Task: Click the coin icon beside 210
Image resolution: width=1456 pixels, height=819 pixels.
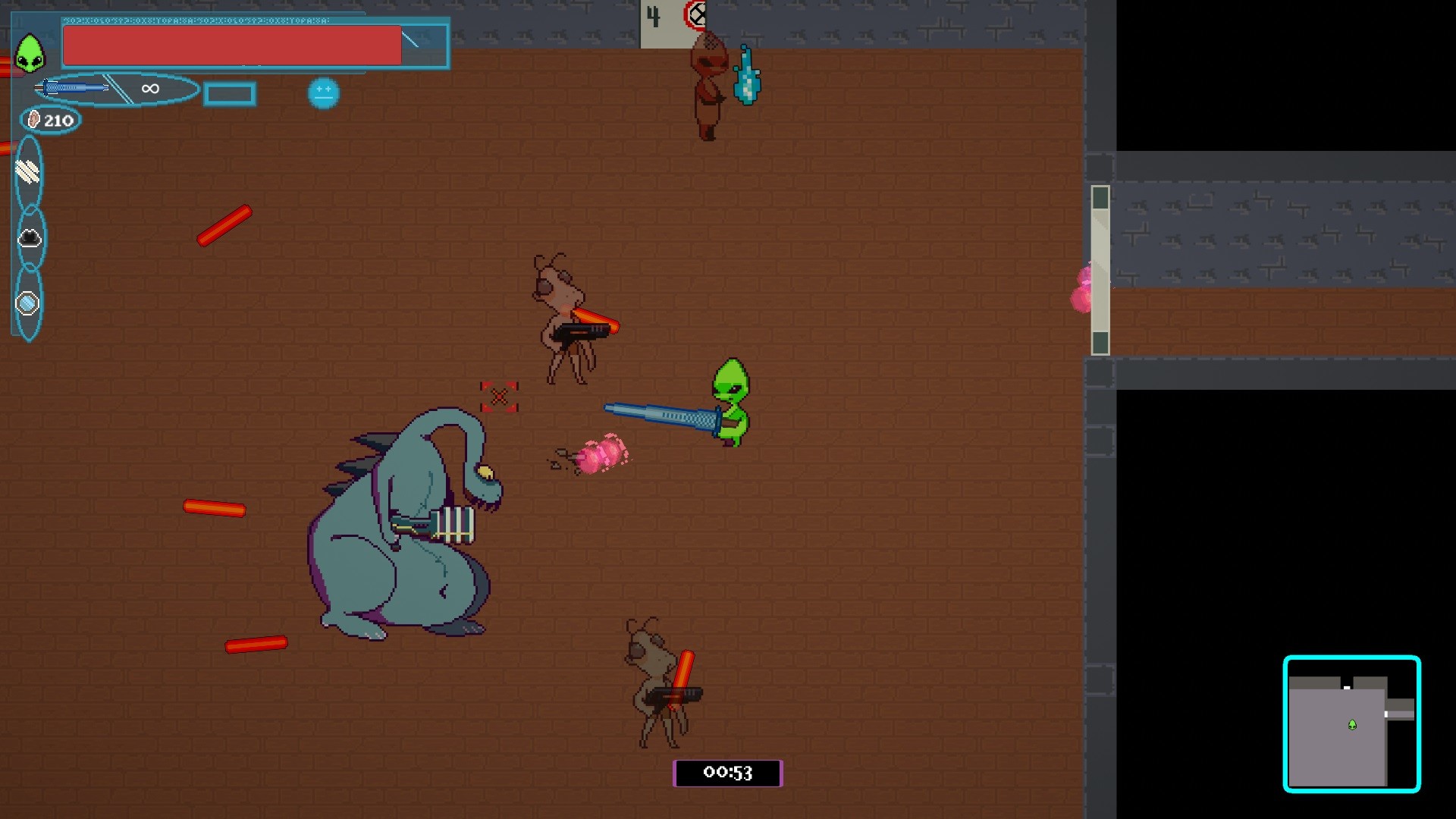Action: pos(32,118)
